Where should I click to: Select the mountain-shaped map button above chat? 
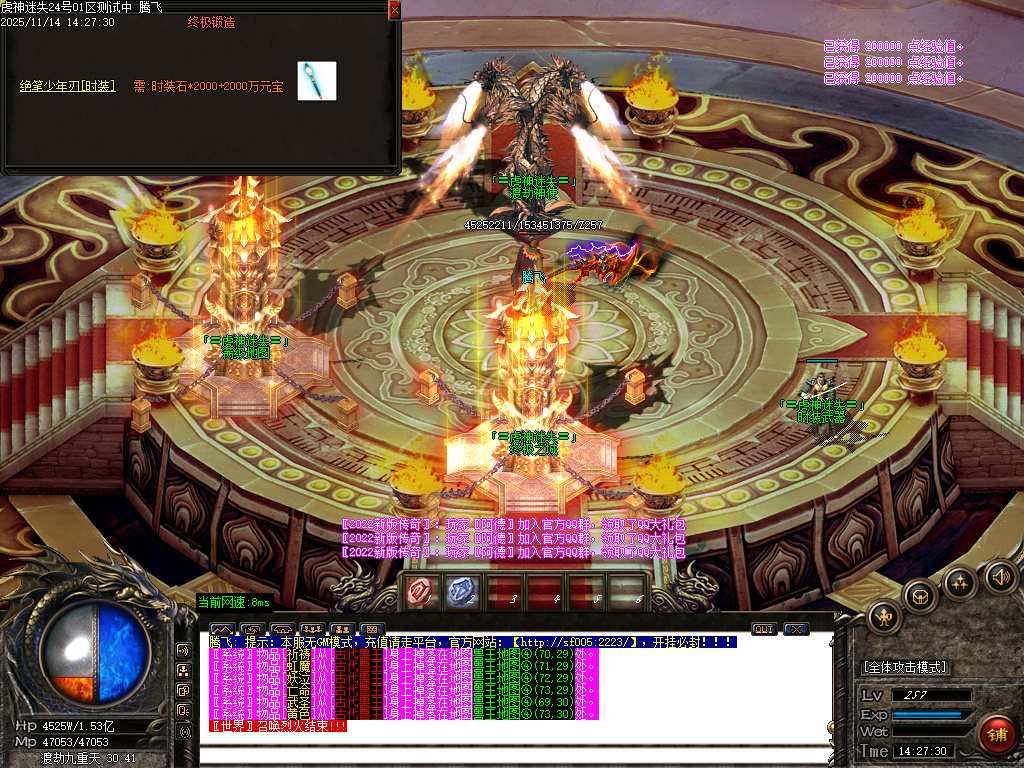tap(220, 629)
